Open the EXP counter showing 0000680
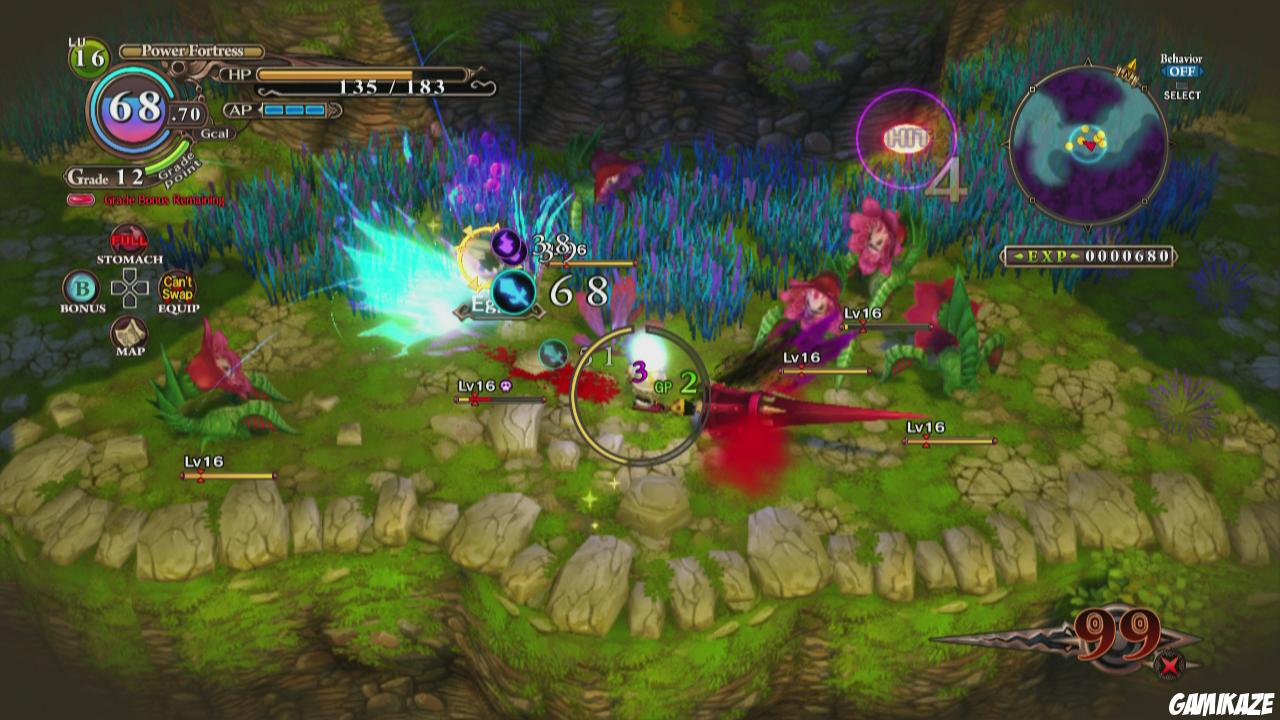1280x720 pixels. click(1127, 255)
